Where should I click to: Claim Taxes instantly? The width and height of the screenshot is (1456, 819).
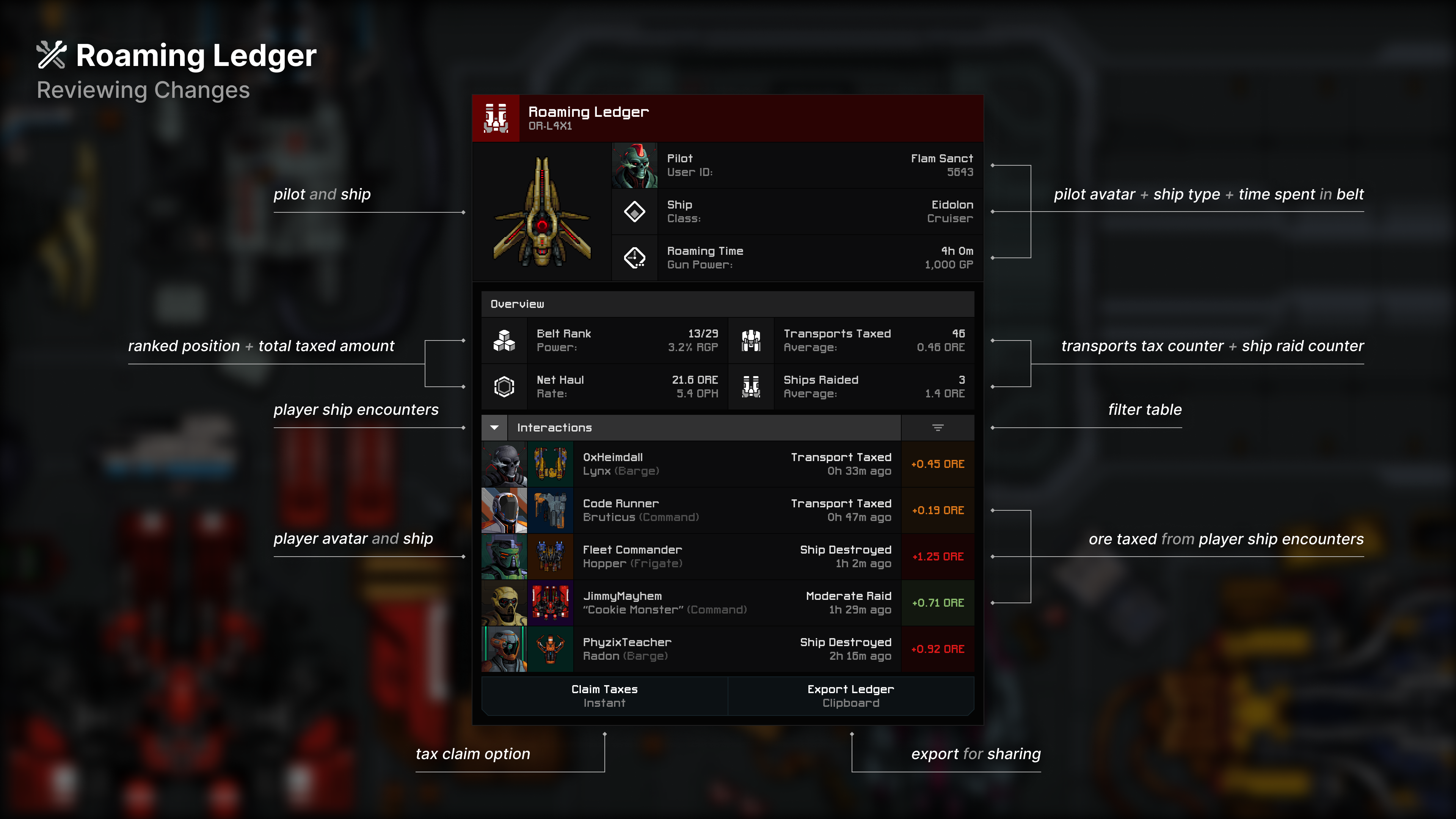[x=604, y=696]
